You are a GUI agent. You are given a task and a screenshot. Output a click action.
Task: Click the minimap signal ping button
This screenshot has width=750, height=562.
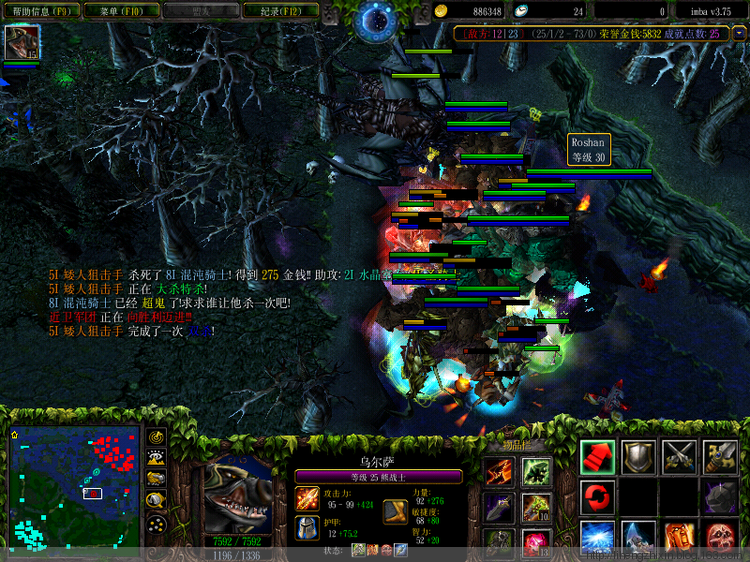coord(157,438)
